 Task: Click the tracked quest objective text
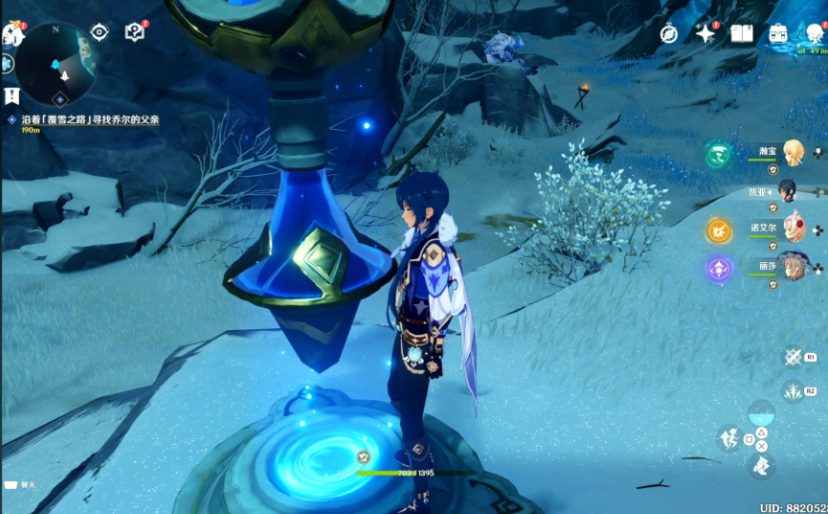[x=88, y=119]
